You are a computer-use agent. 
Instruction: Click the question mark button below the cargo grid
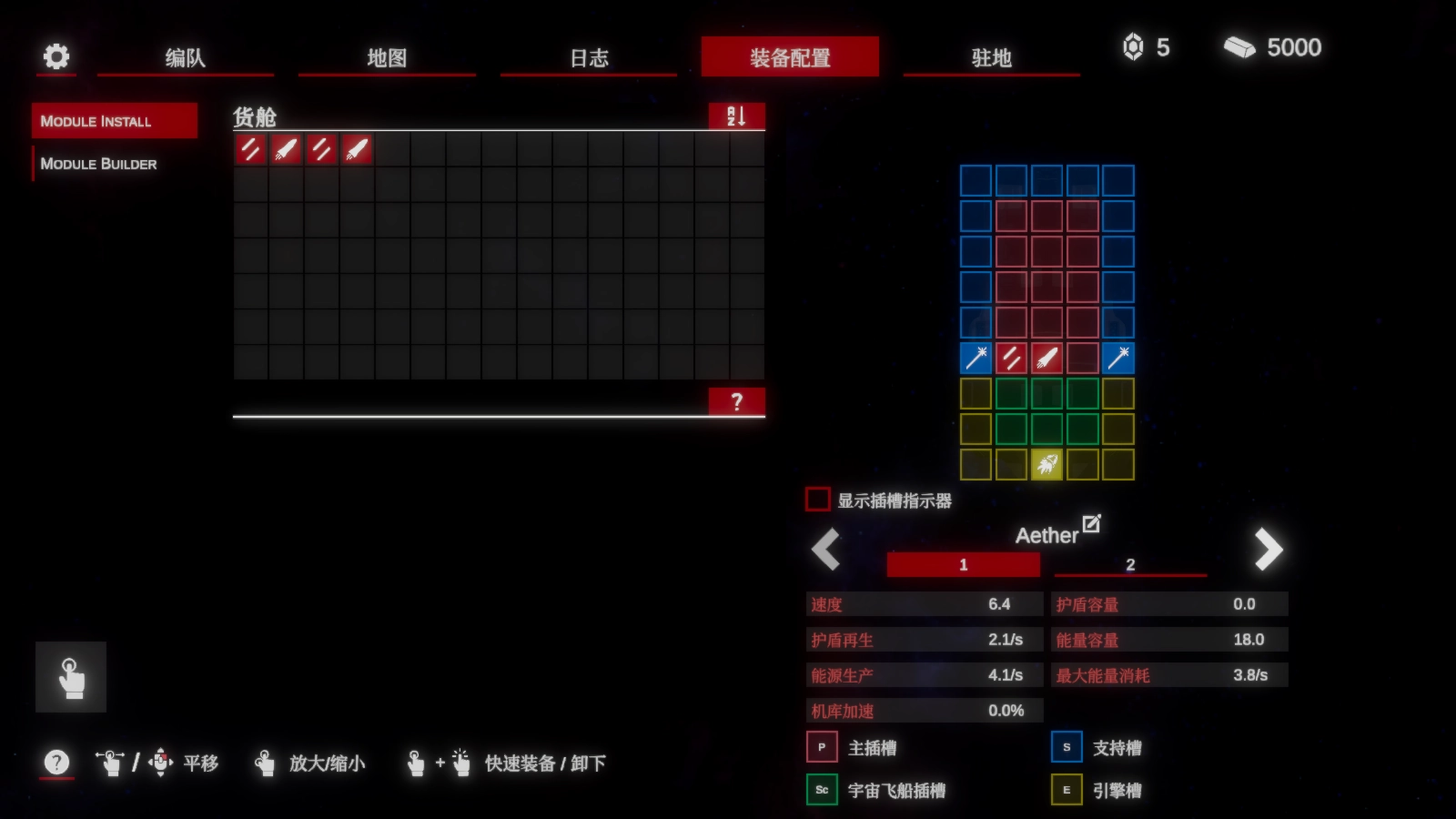(x=737, y=400)
